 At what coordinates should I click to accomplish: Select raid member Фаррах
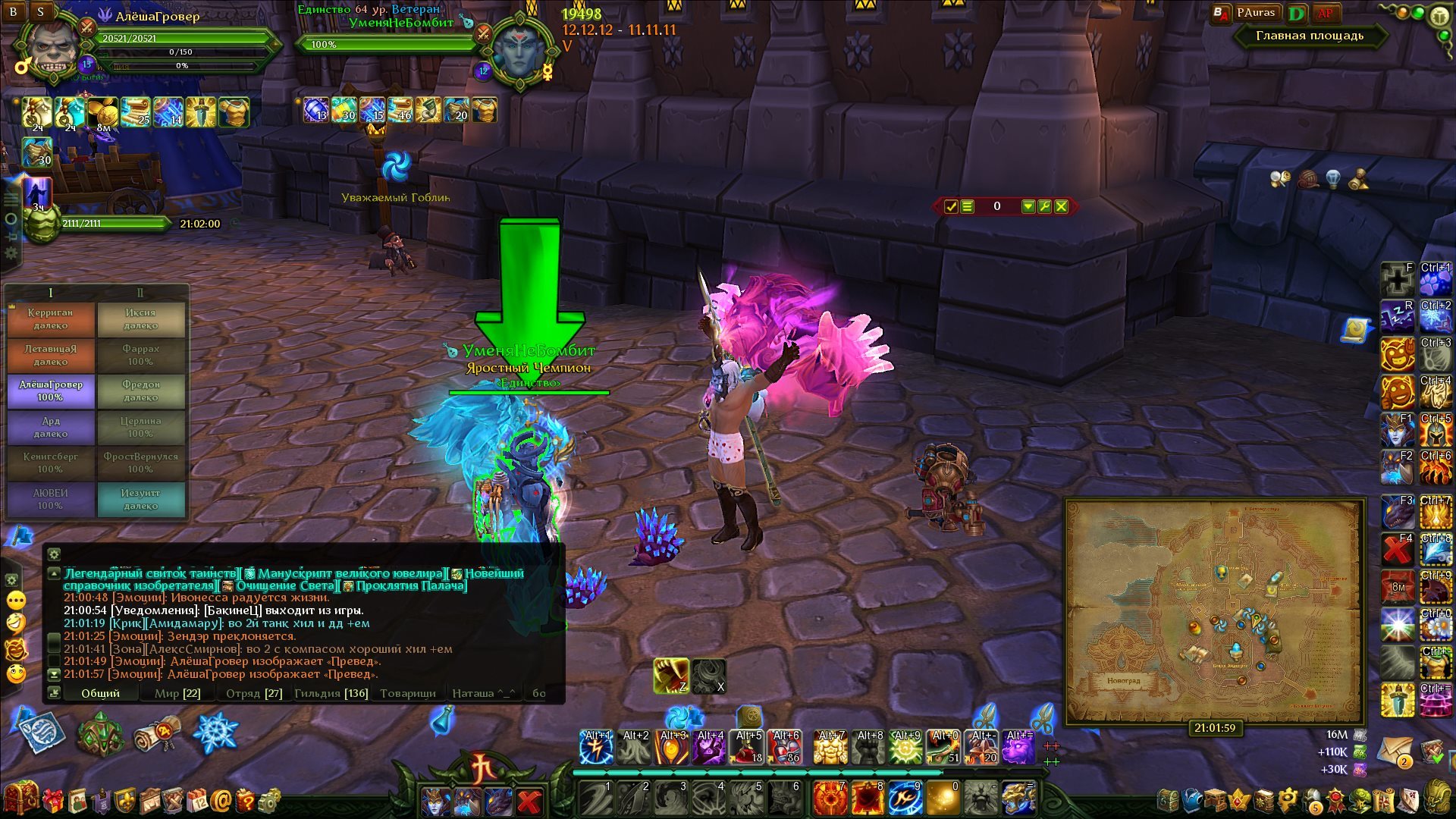click(141, 355)
